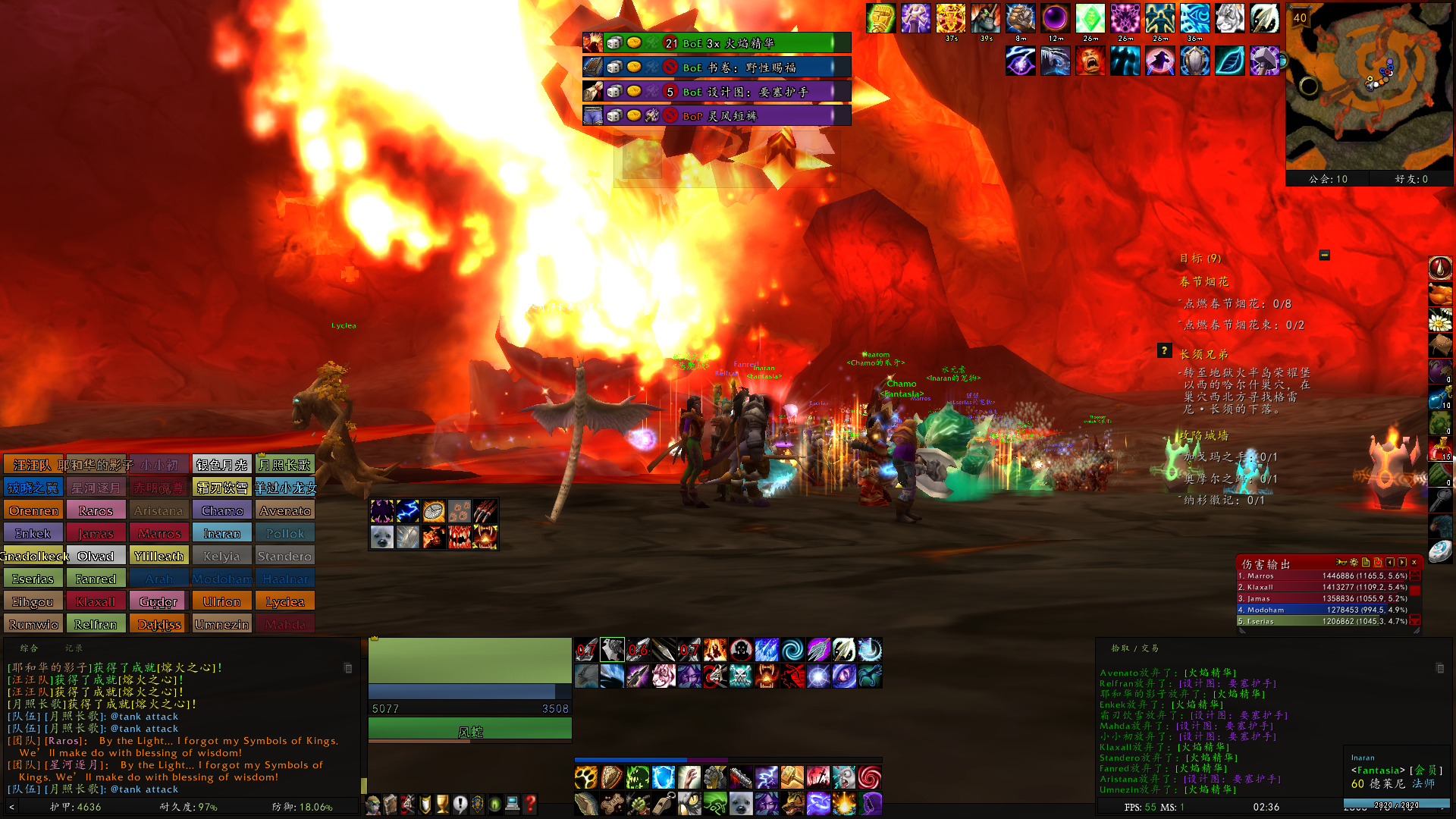Switch to the 记录 chat tab
The height and width of the screenshot is (819, 1456).
coord(74,648)
